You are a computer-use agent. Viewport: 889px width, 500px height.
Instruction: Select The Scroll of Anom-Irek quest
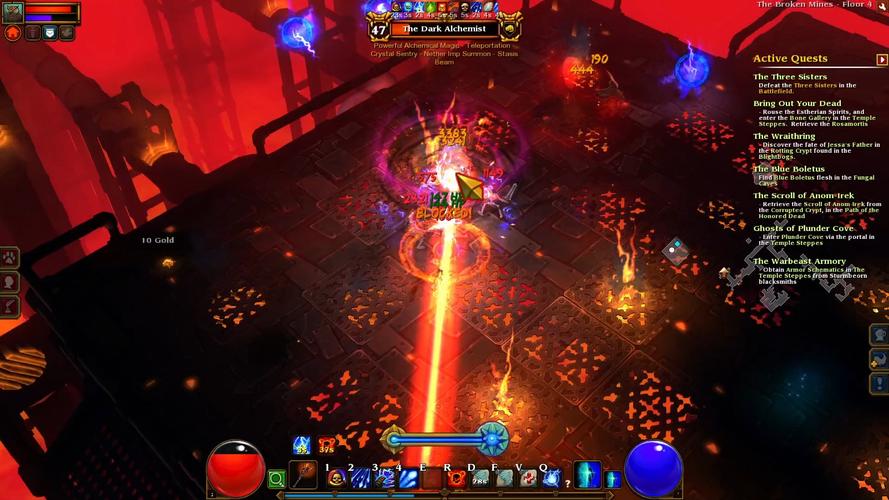click(804, 195)
